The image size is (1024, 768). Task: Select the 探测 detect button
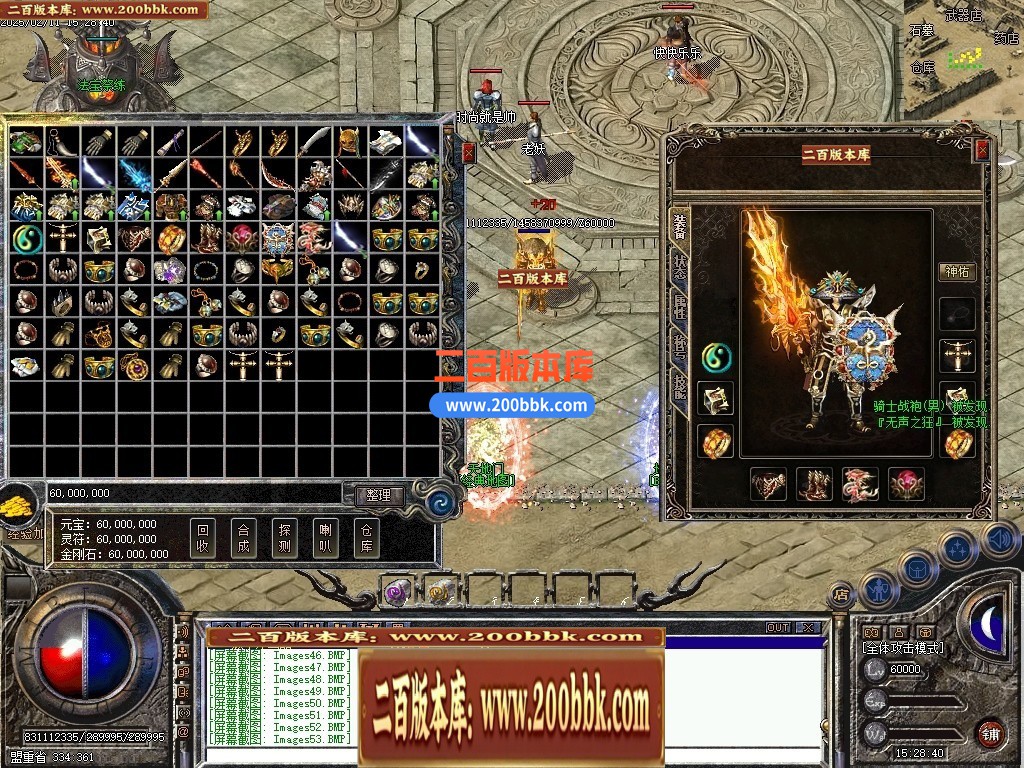[284, 539]
